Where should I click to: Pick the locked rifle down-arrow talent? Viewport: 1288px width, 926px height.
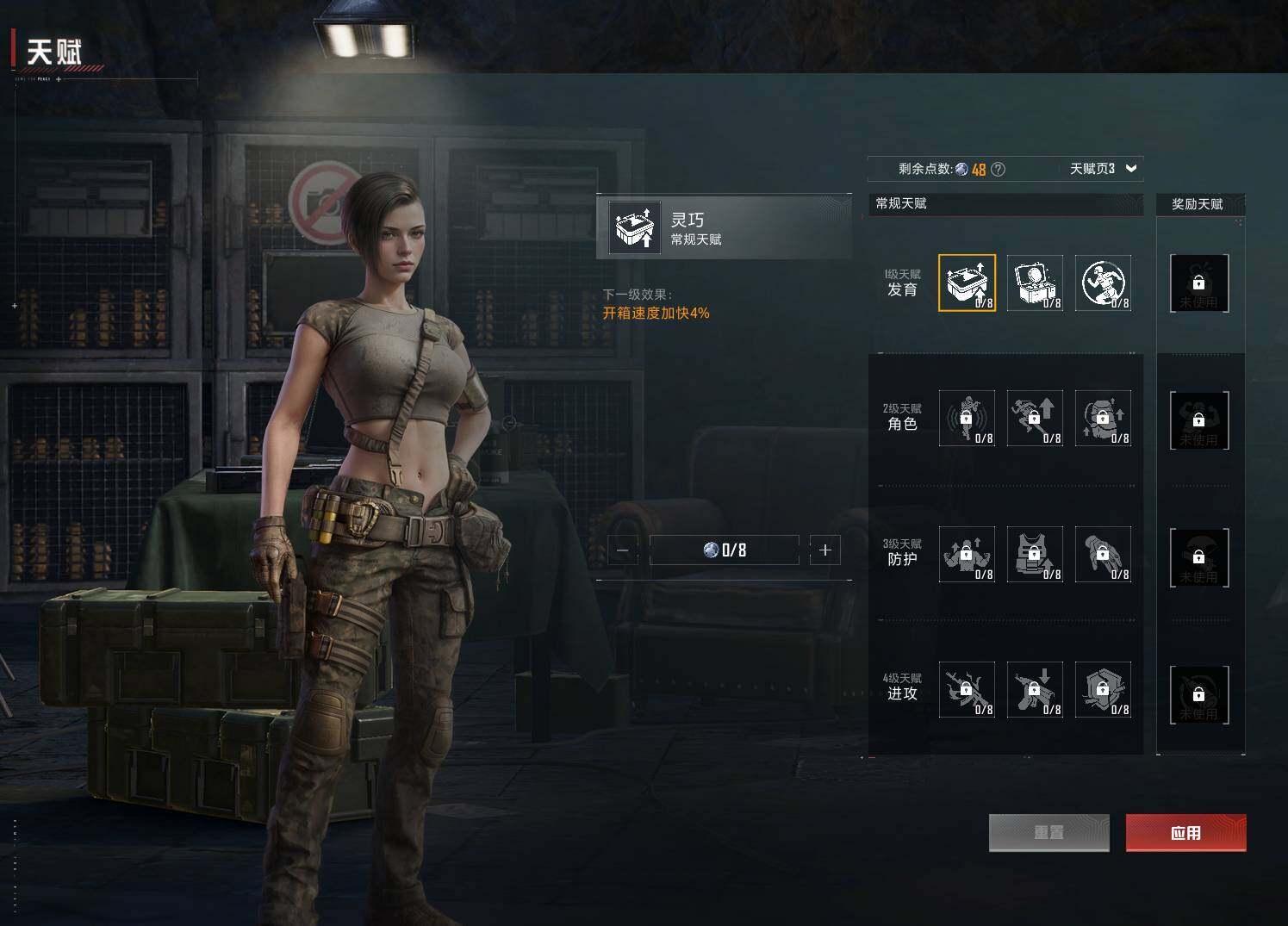(1035, 690)
